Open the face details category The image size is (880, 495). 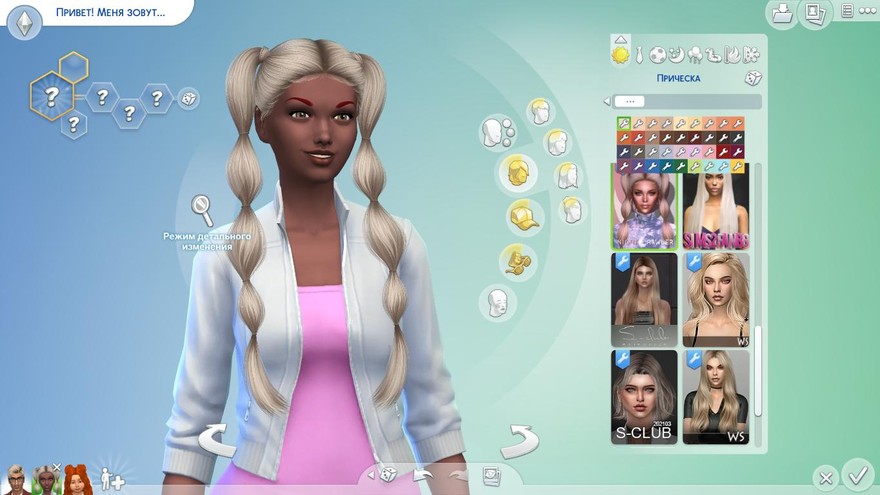(496, 301)
